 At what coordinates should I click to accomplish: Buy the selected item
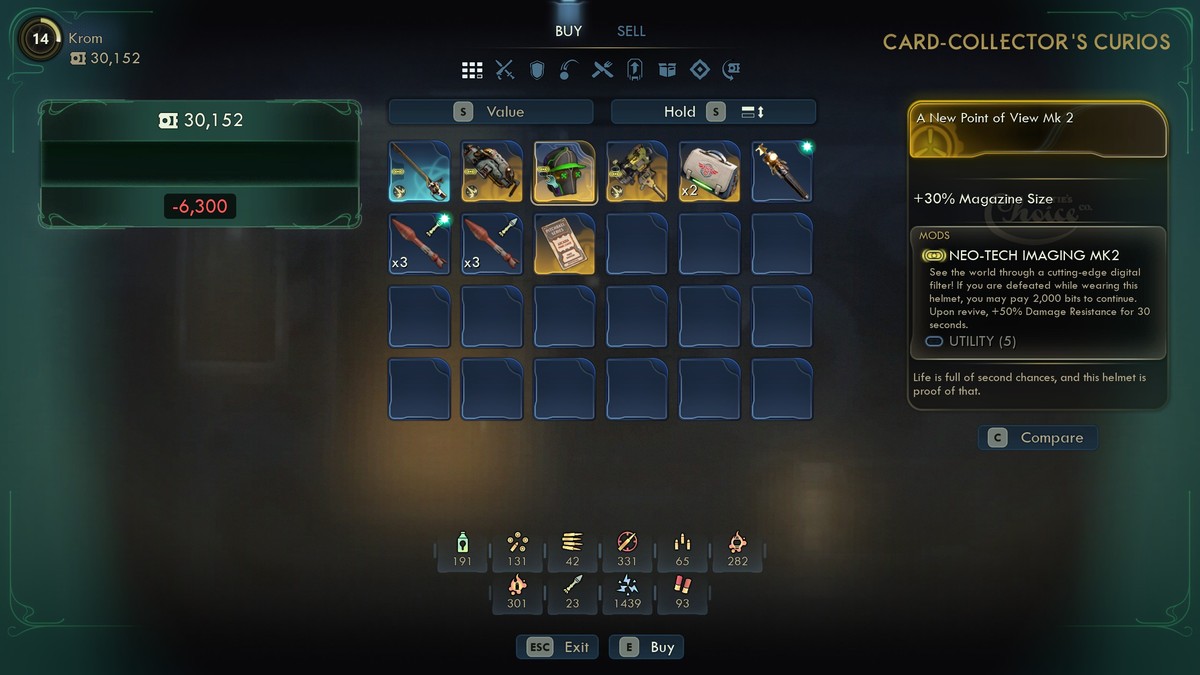tap(651, 647)
